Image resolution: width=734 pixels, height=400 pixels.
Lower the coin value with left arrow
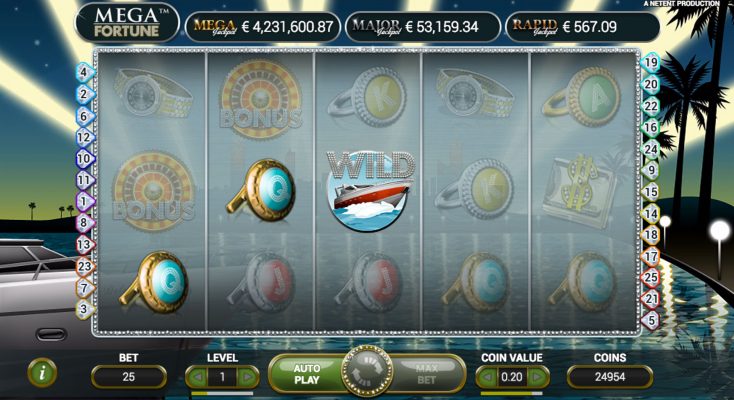[486, 377]
